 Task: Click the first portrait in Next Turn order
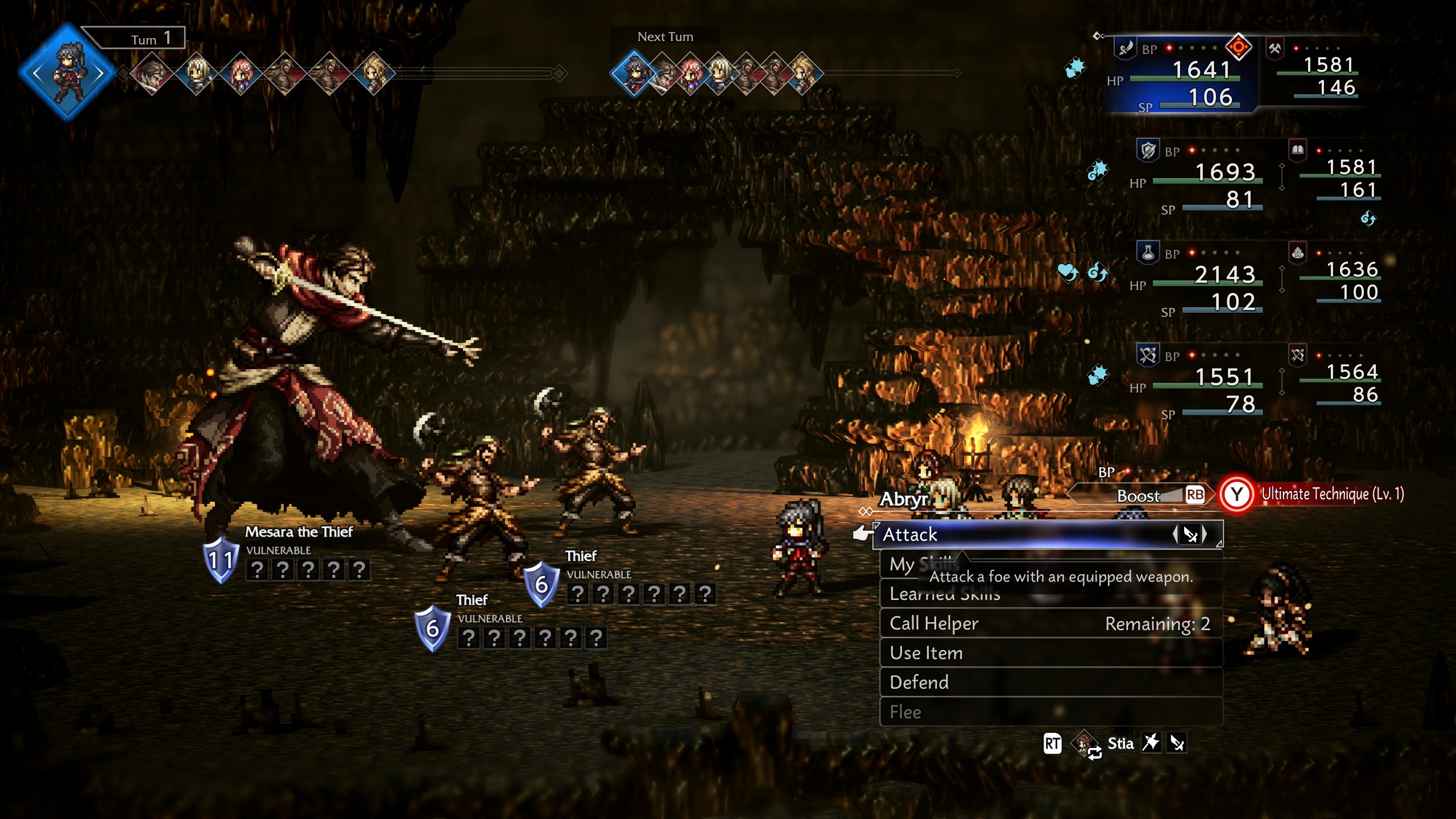point(633,73)
